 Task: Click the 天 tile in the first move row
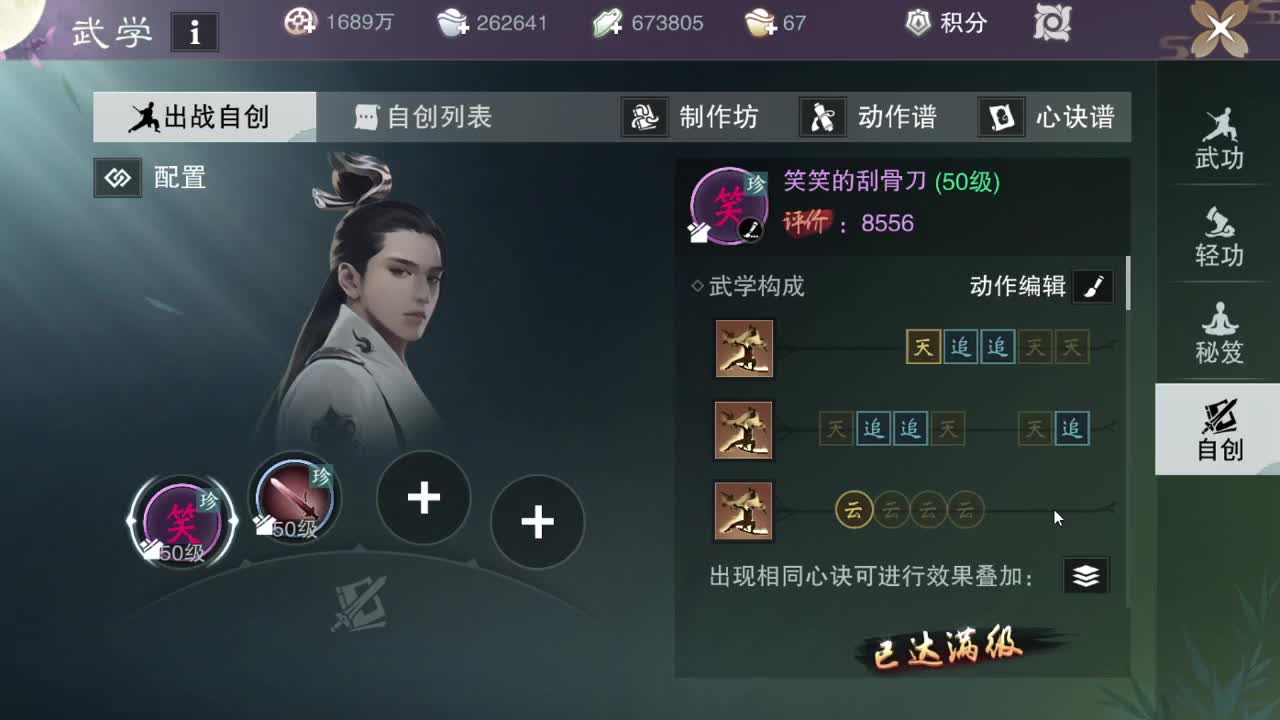[921, 348]
